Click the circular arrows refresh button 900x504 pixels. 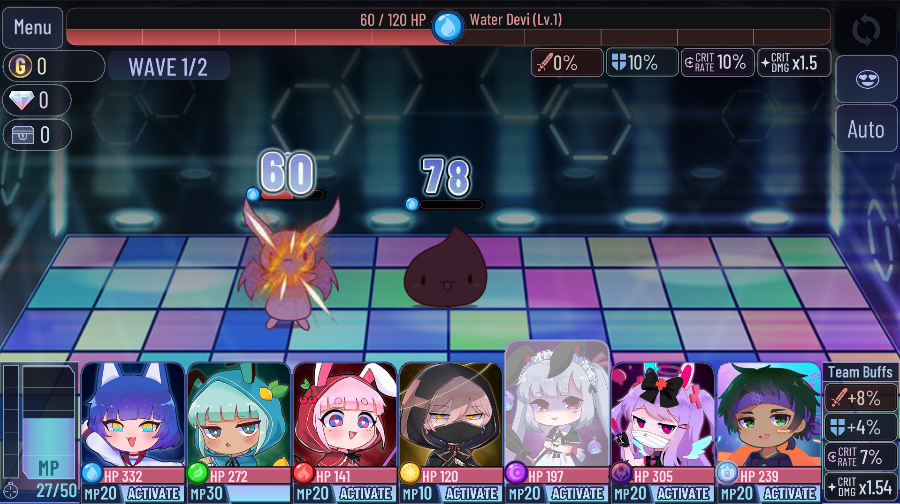coord(865,28)
